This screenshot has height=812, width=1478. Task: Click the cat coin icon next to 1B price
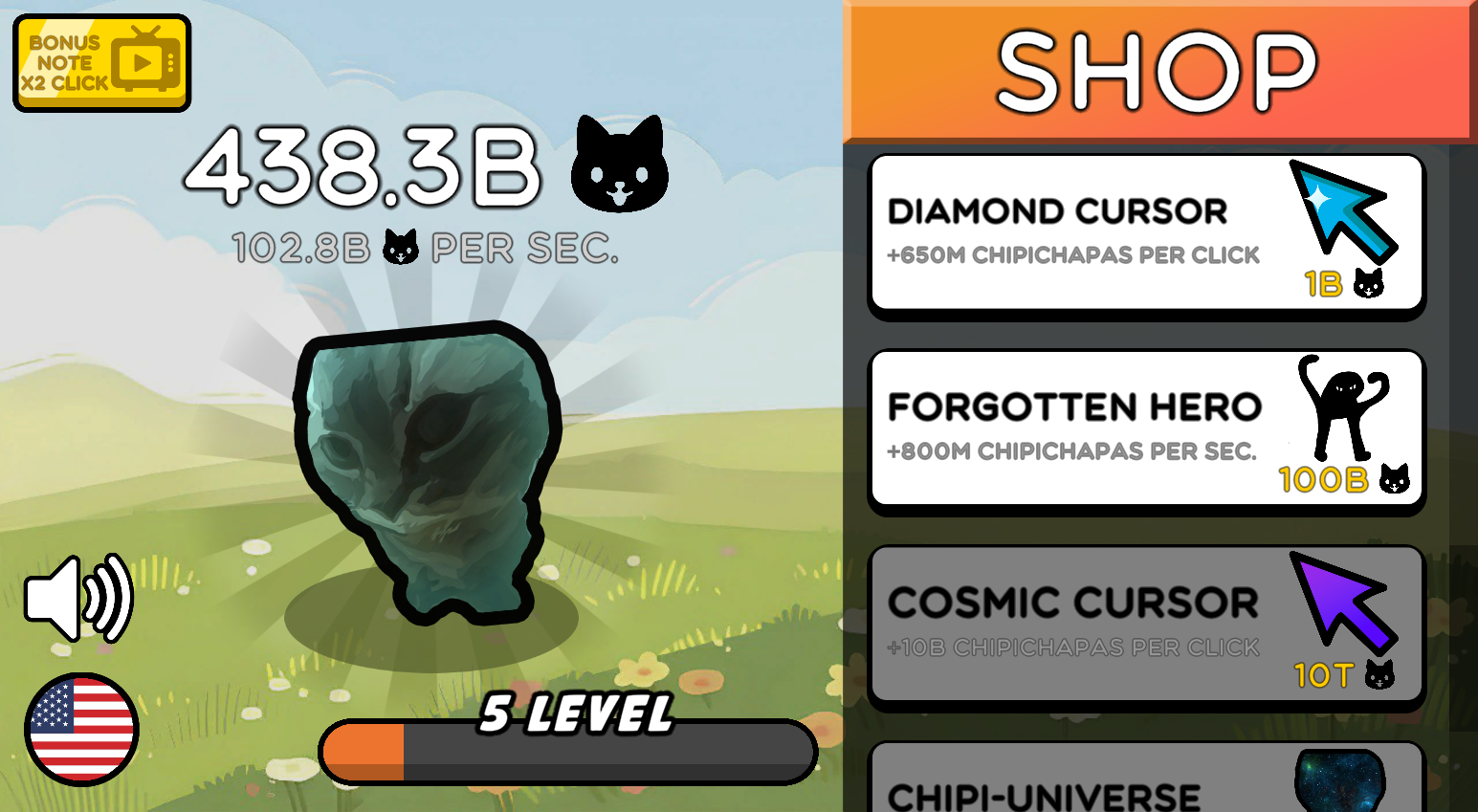[1368, 285]
